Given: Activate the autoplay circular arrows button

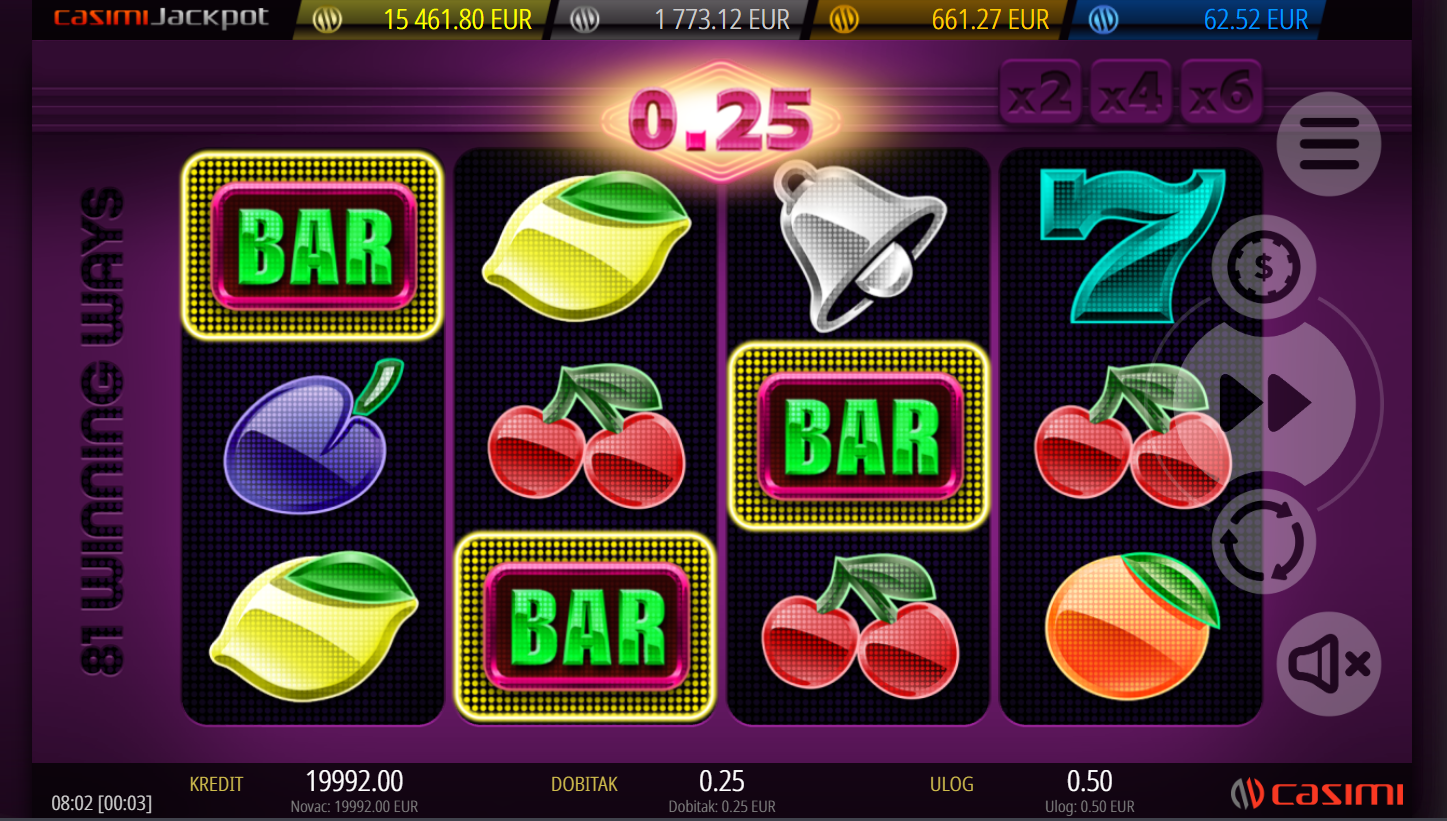Looking at the screenshot, I should 1263,541.
